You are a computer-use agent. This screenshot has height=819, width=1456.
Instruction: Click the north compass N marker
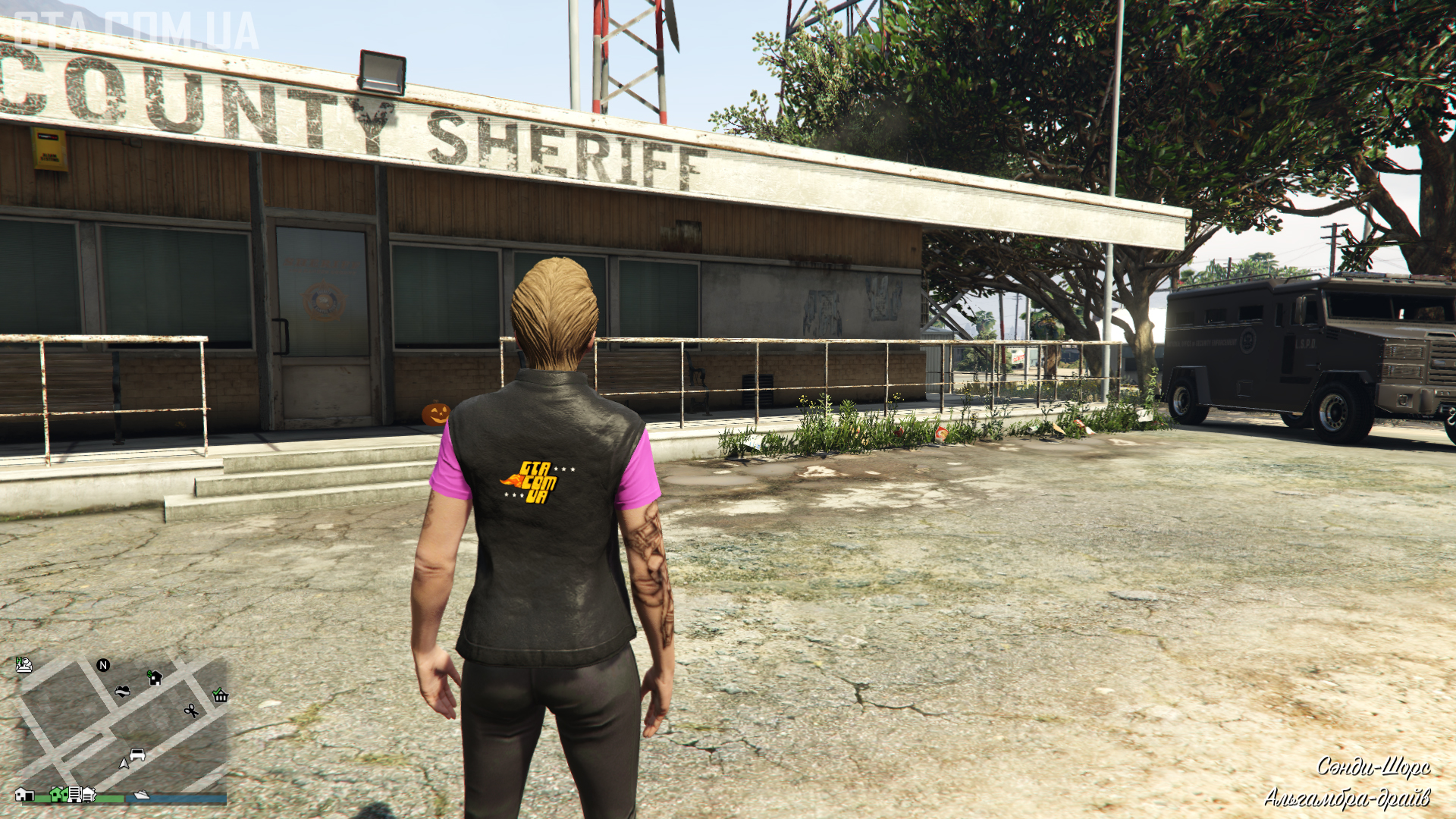pos(103,665)
